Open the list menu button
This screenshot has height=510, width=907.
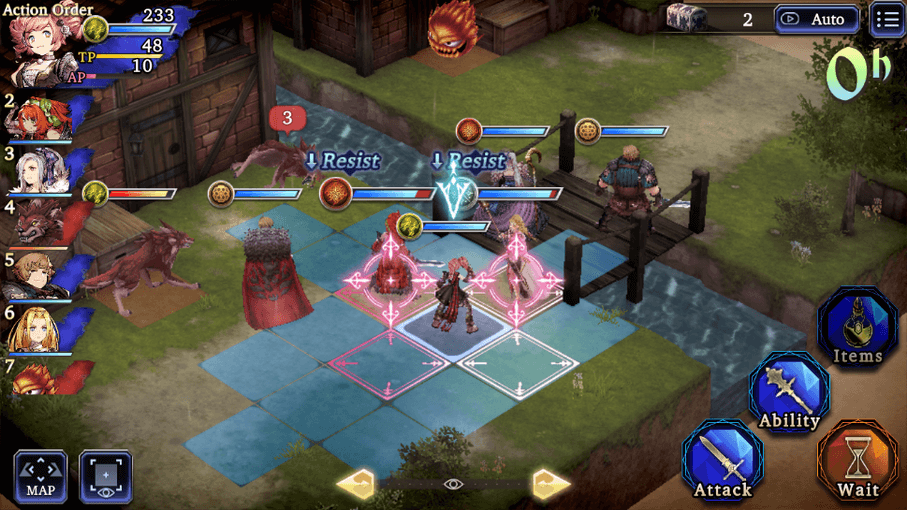pyautogui.click(x=887, y=19)
